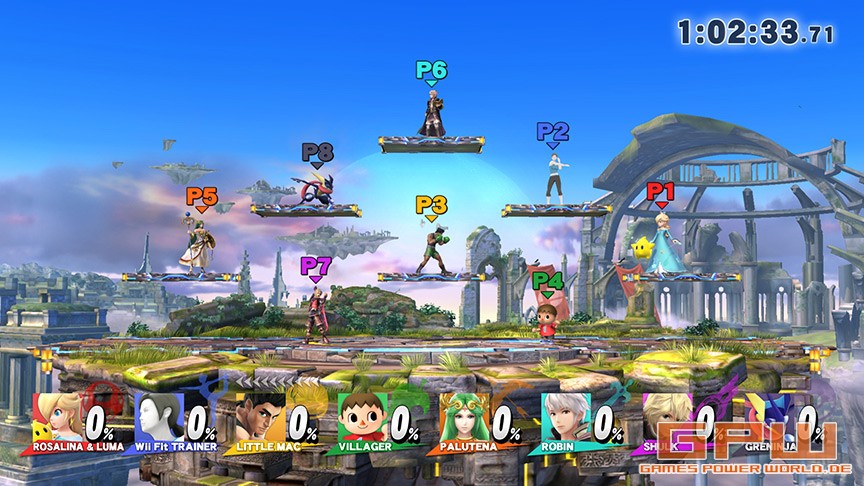The width and height of the screenshot is (864, 486).
Task: Select the green P4 player marker
Action: (547, 284)
